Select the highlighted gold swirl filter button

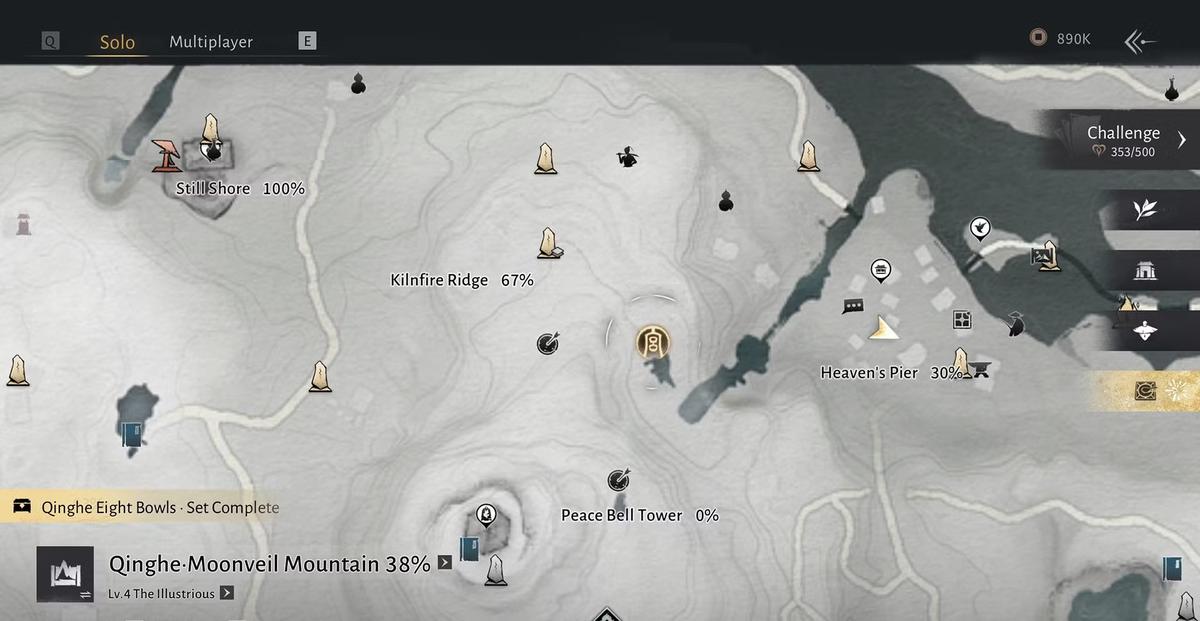(x=1145, y=391)
